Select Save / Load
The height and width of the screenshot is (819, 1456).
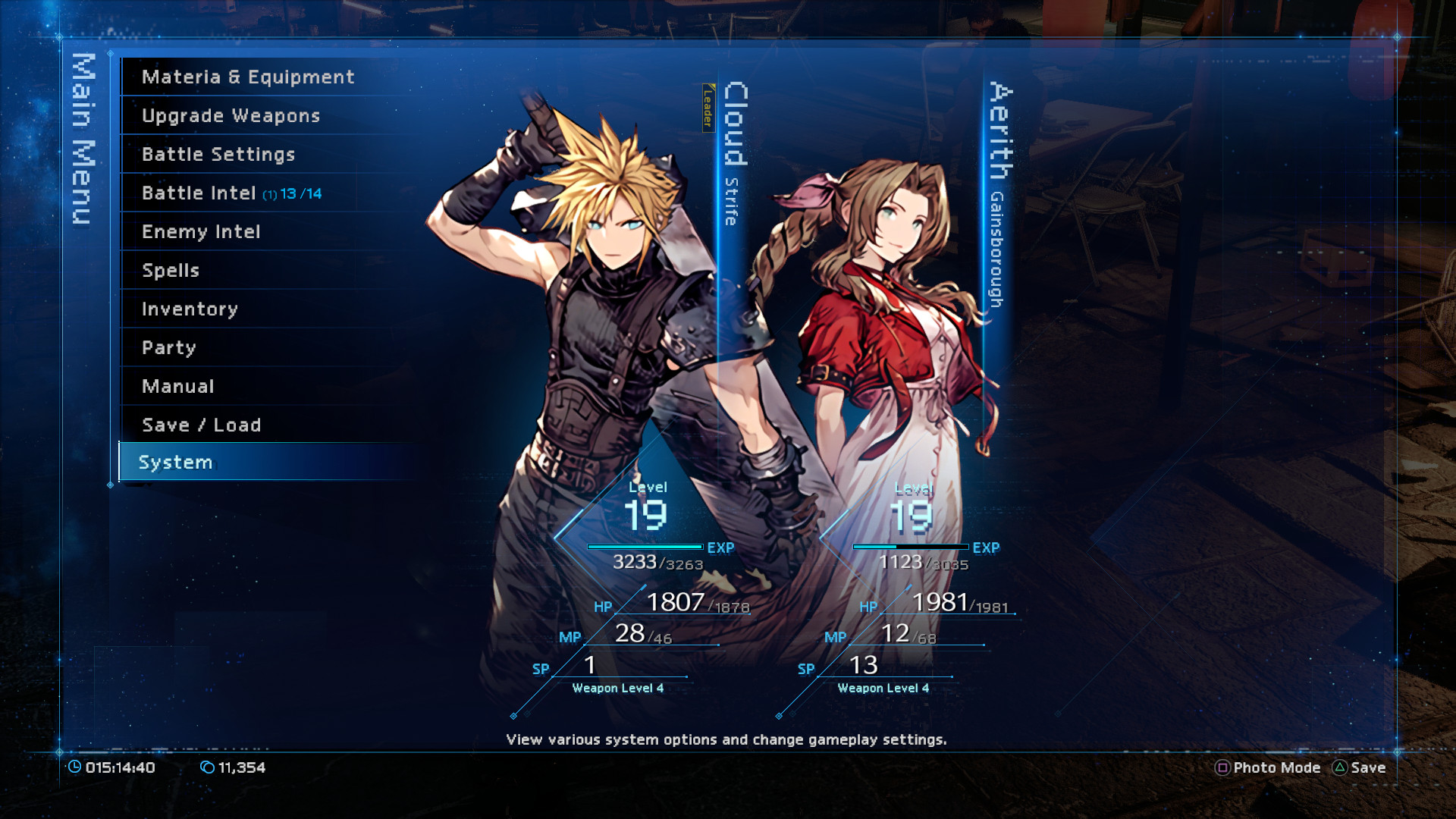pos(202,425)
